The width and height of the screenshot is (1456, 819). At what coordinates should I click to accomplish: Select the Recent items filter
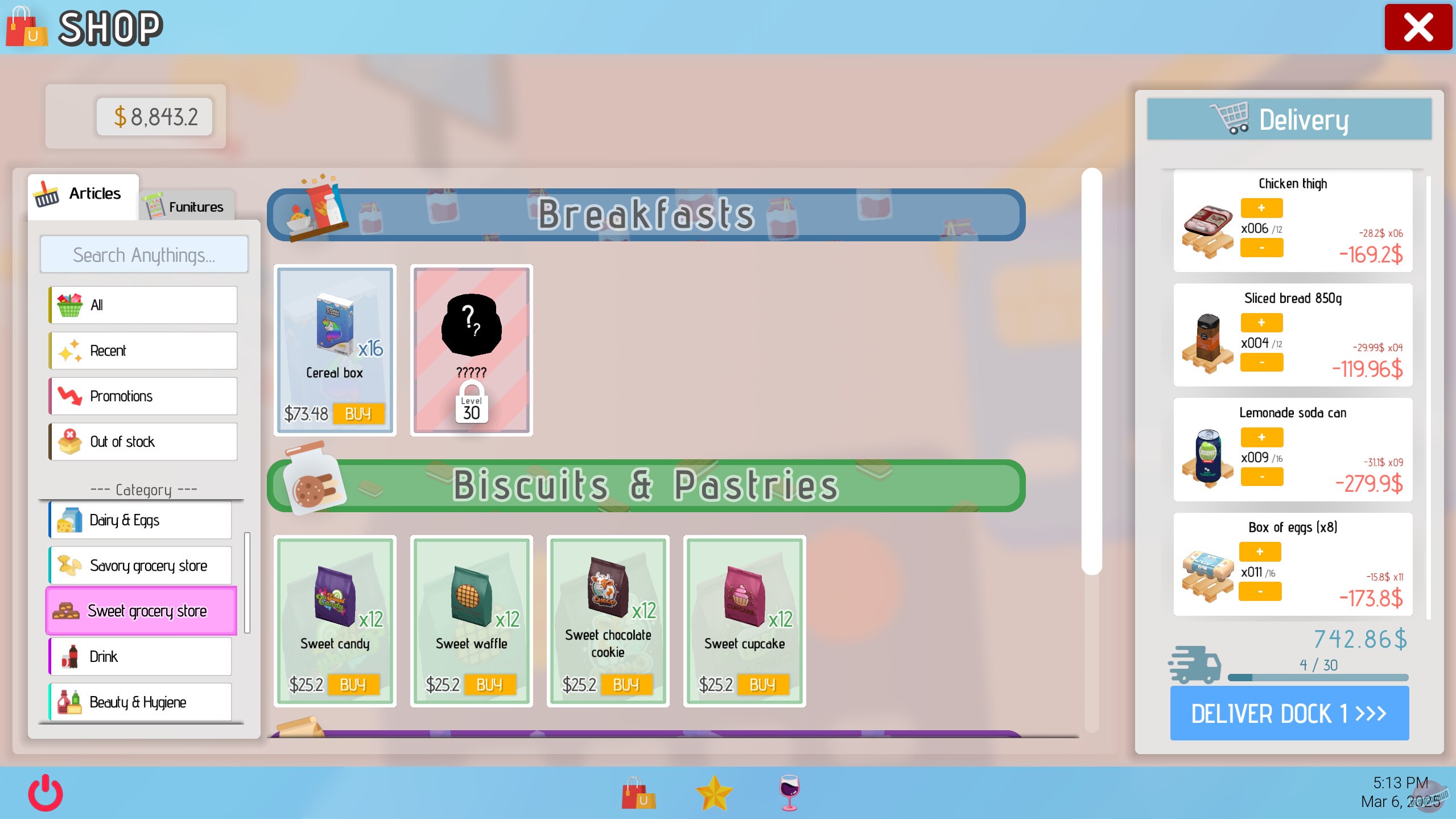point(142,350)
